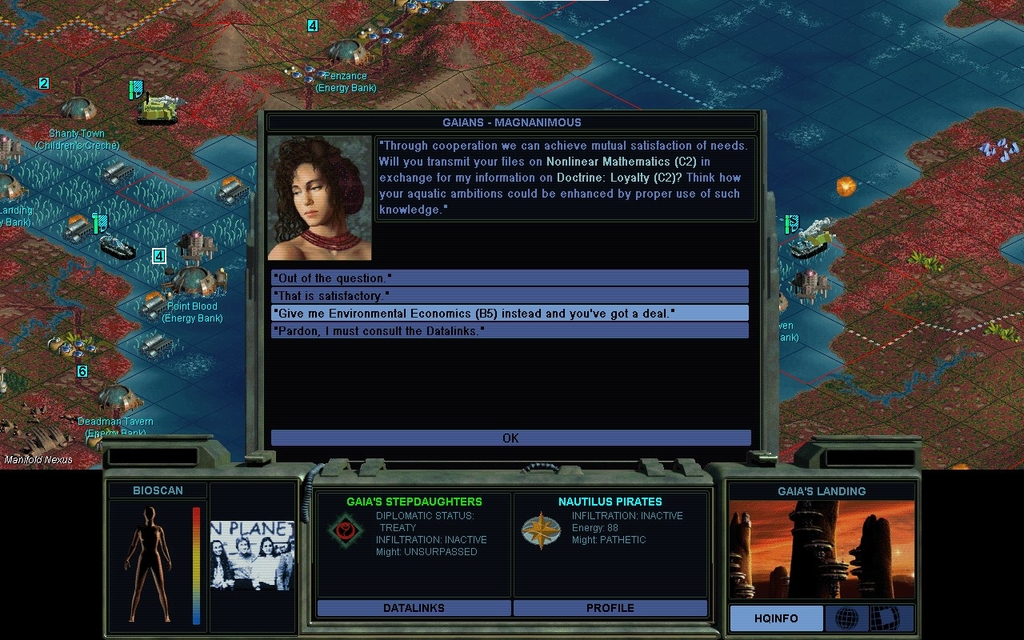1024x640 pixels.
Task: Confirm dialogue with the OK button
Action: tap(510, 438)
